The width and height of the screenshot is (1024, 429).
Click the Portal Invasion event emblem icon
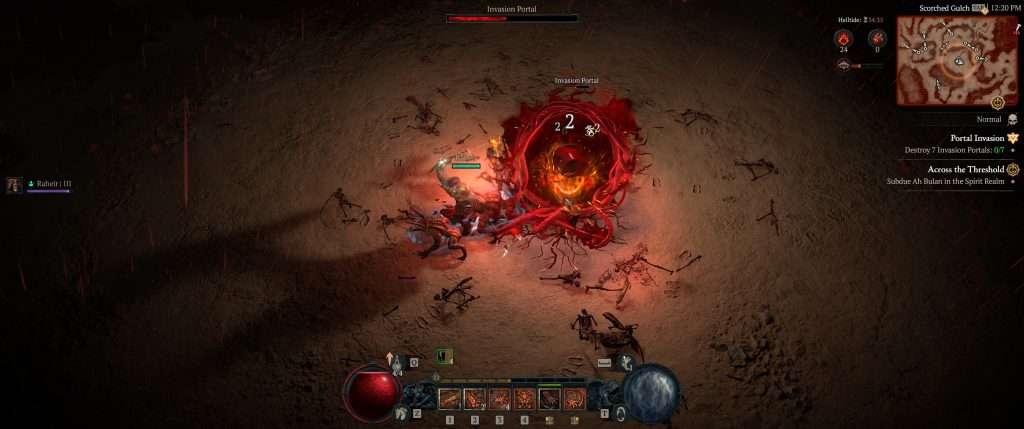pyautogui.click(x=1013, y=138)
